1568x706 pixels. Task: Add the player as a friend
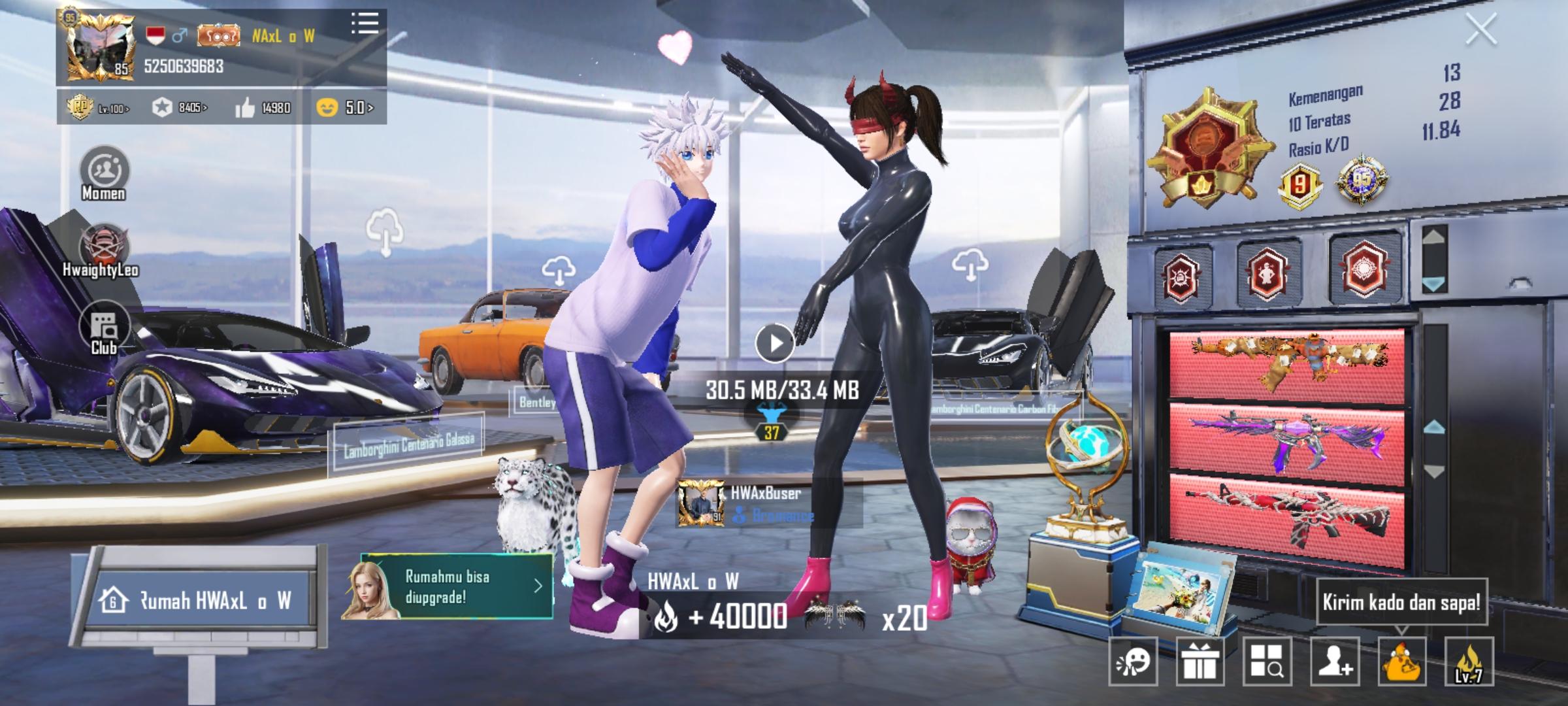[x=1335, y=662]
